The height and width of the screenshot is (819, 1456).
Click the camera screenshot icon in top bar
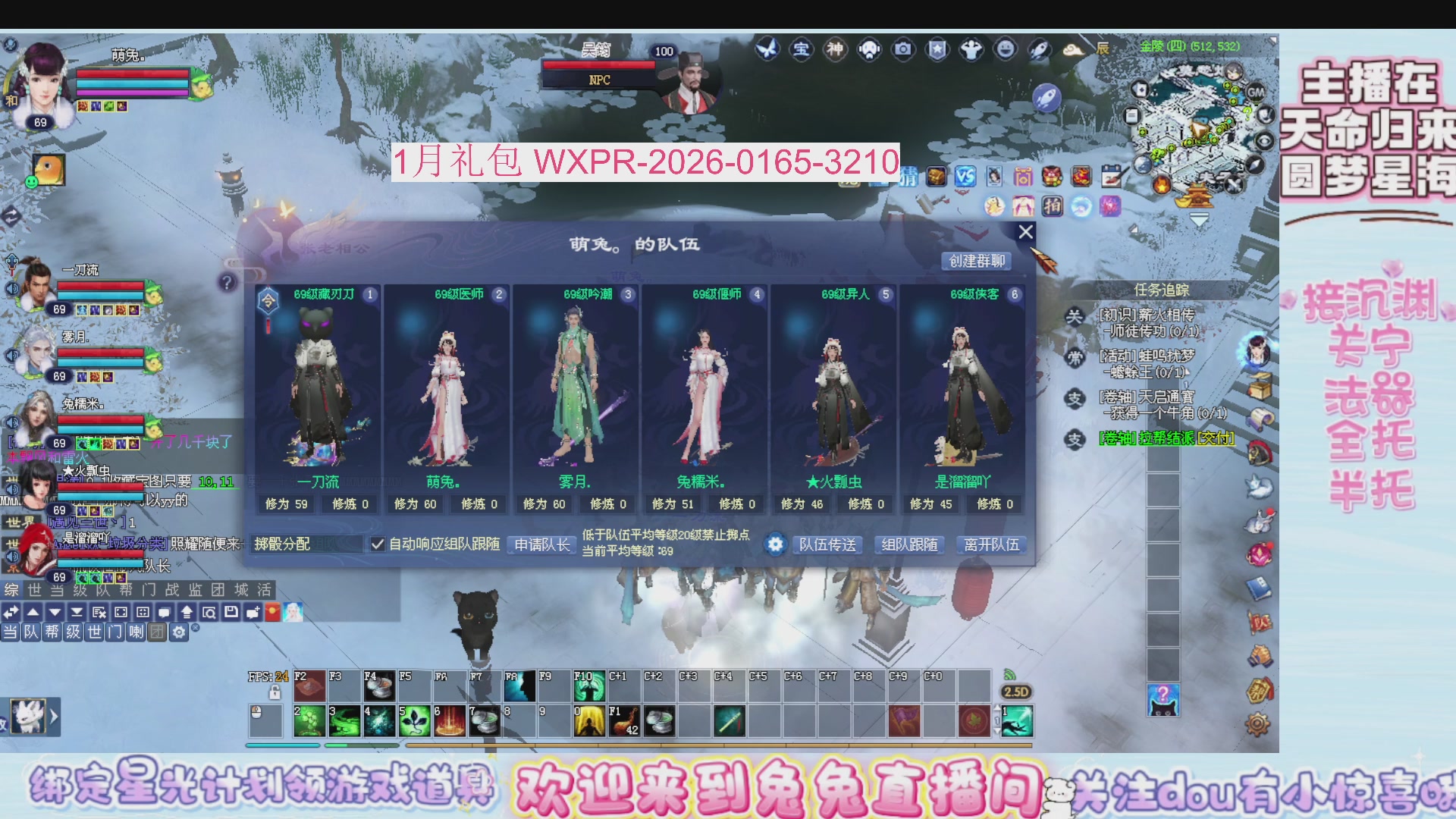pyautogui.click(x=903, y=49)
